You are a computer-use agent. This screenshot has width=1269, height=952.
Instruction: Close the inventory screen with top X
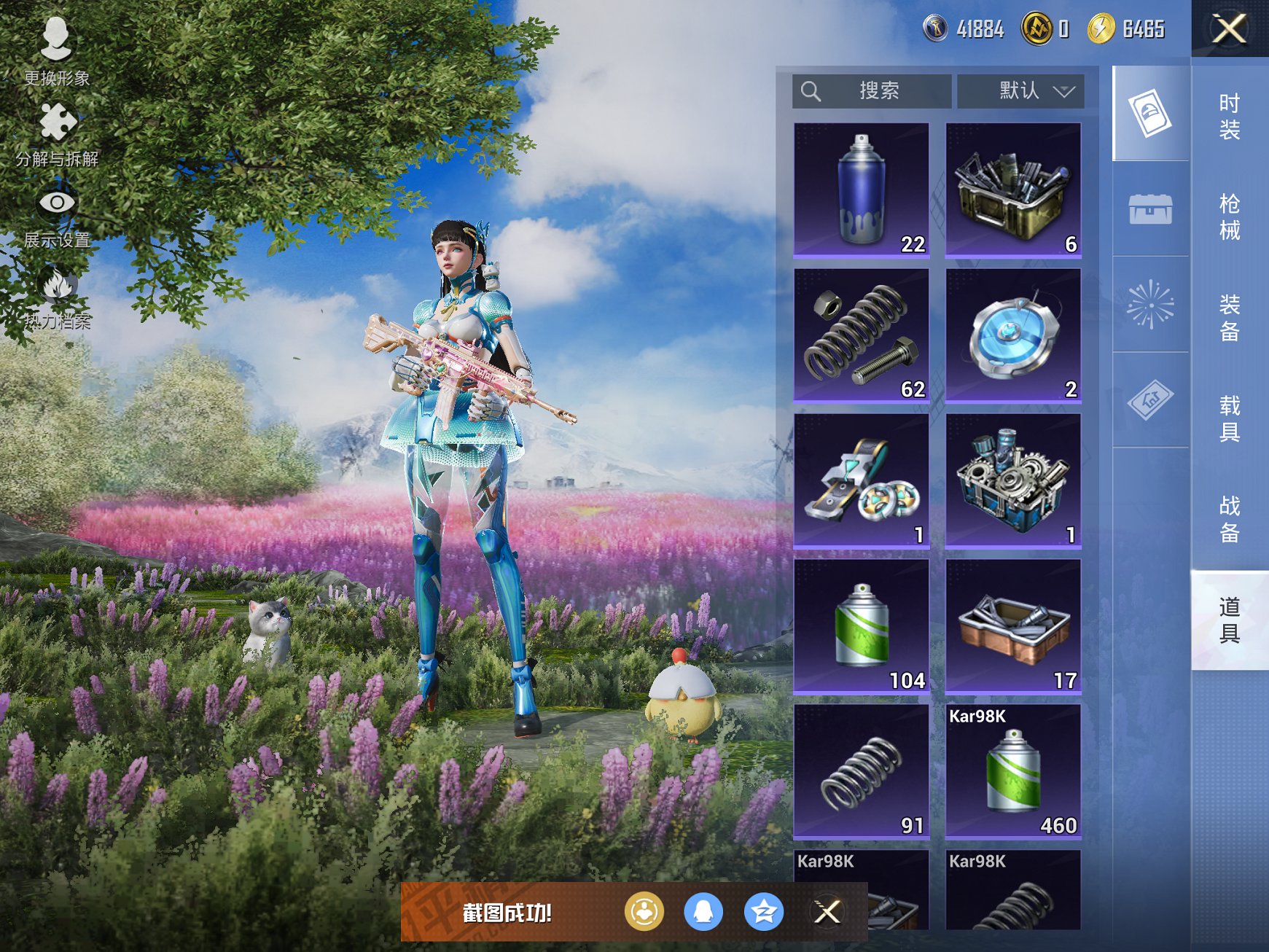[1230, 29]
